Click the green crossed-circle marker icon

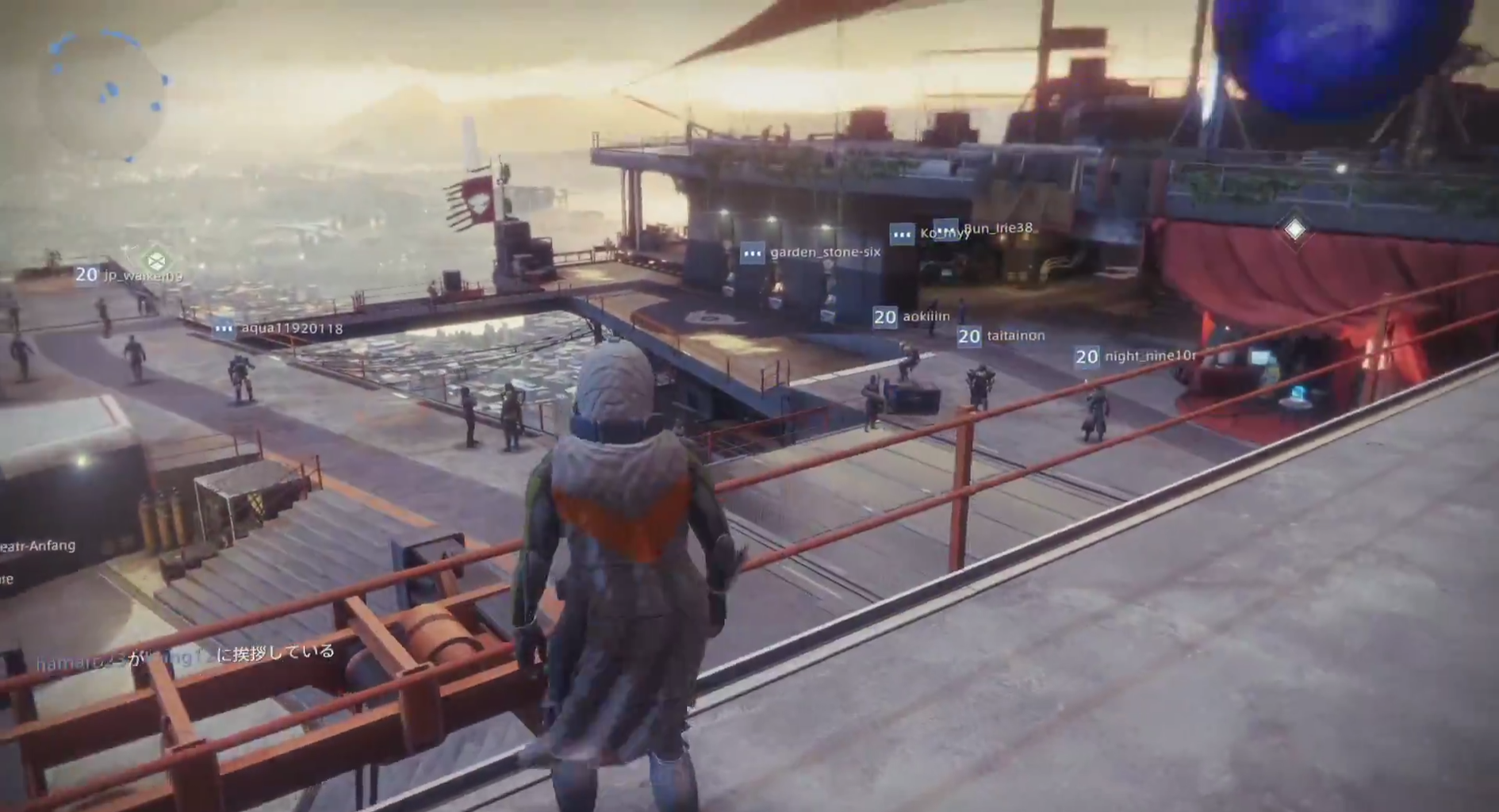click(156, 260)
